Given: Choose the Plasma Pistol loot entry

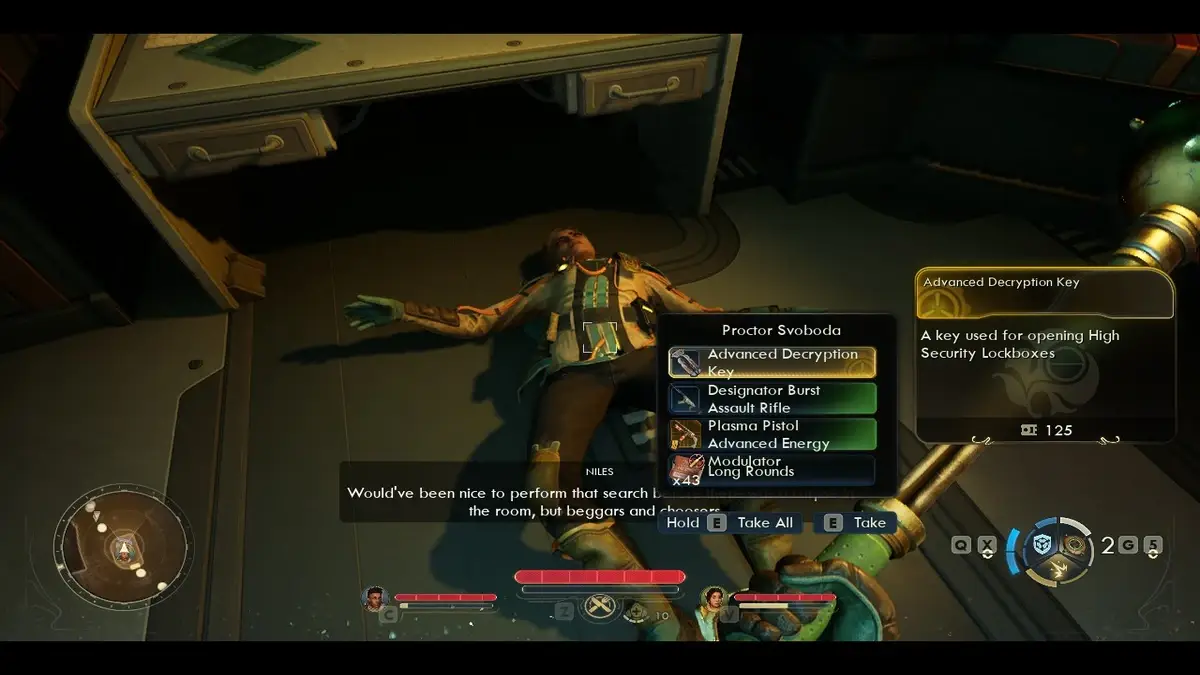Looking at the screenshot, I should (772, 435).
